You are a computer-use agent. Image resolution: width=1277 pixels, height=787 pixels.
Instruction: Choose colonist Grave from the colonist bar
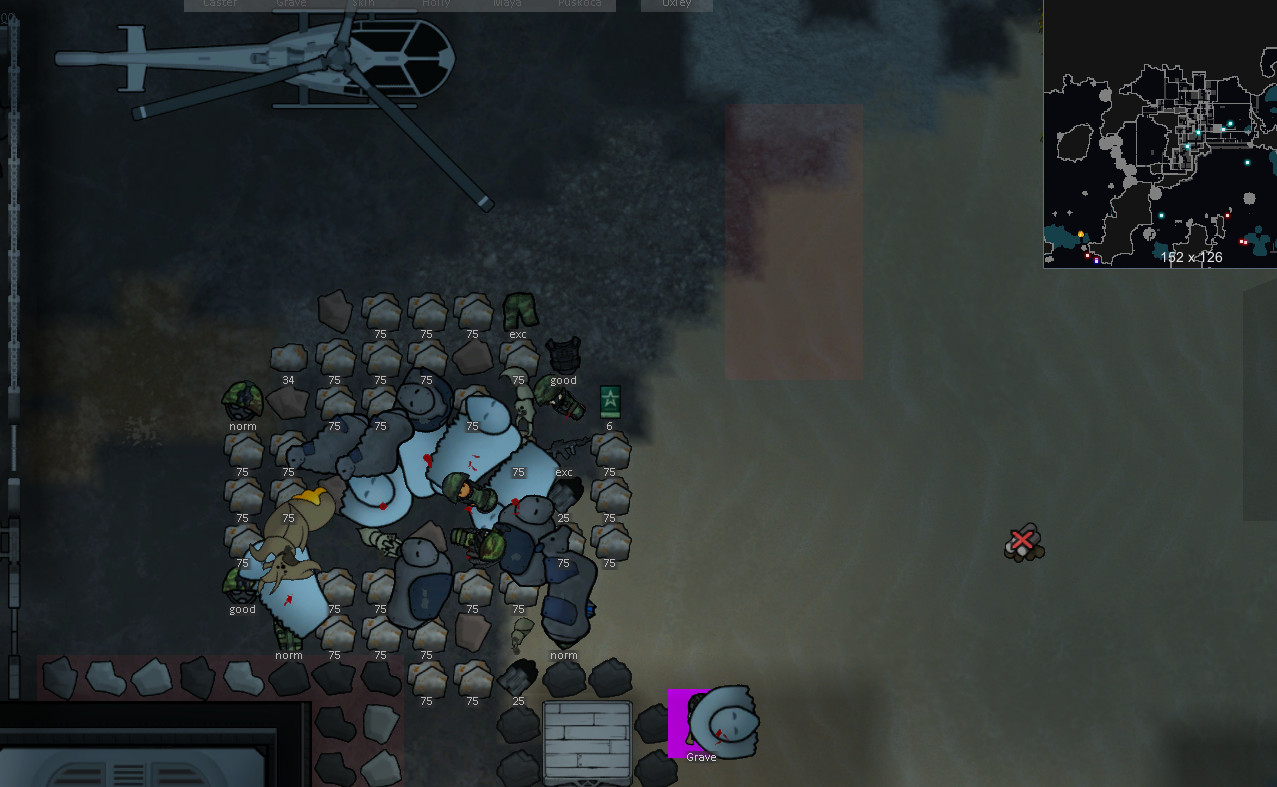click(x=291, y=4)
